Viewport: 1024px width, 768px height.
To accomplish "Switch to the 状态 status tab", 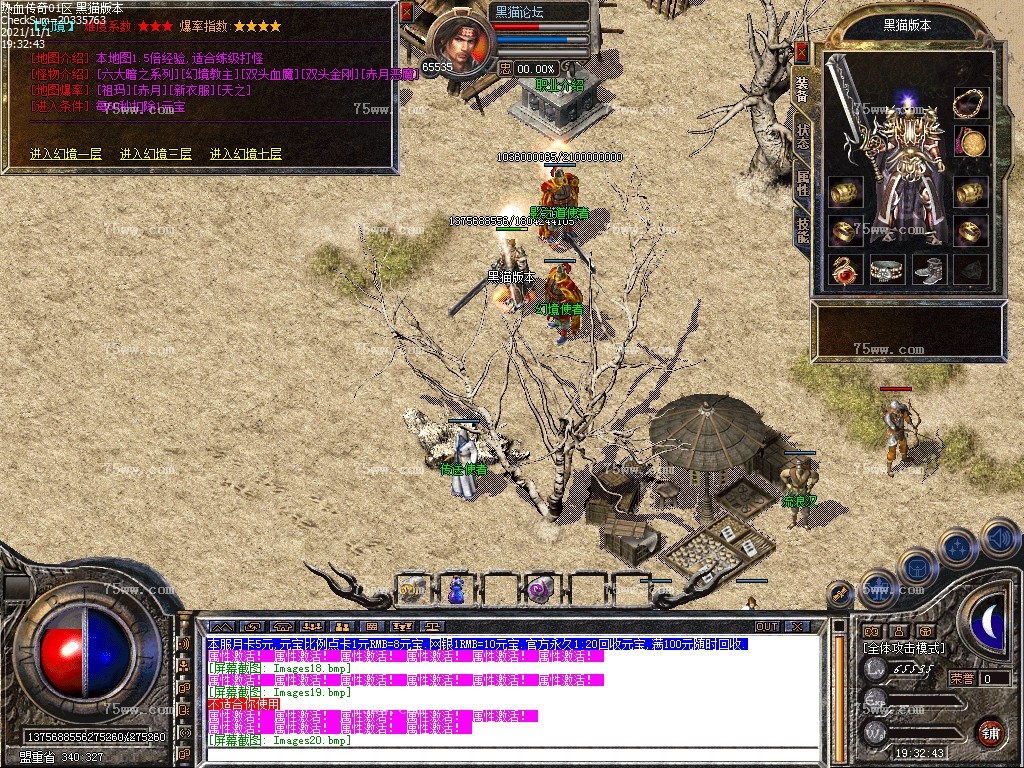I will pos(803,135).
